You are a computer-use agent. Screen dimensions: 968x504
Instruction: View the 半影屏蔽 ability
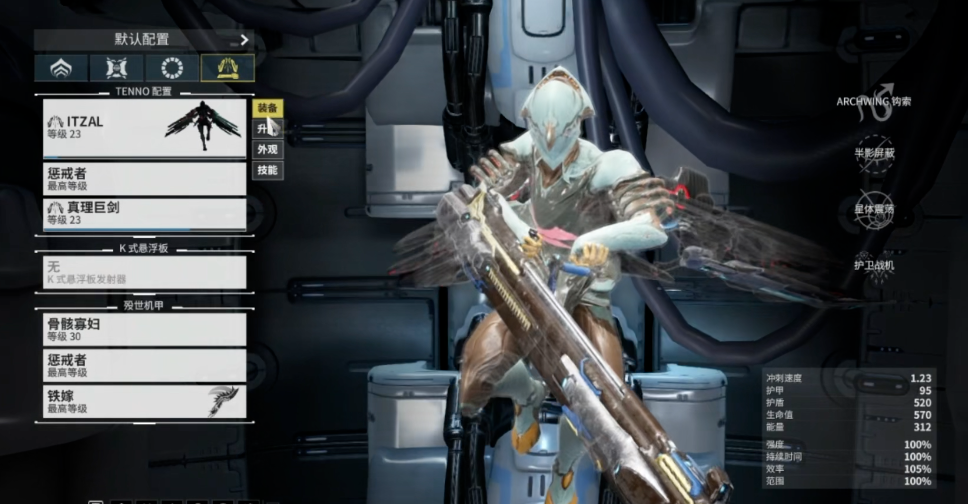(873, 143)
